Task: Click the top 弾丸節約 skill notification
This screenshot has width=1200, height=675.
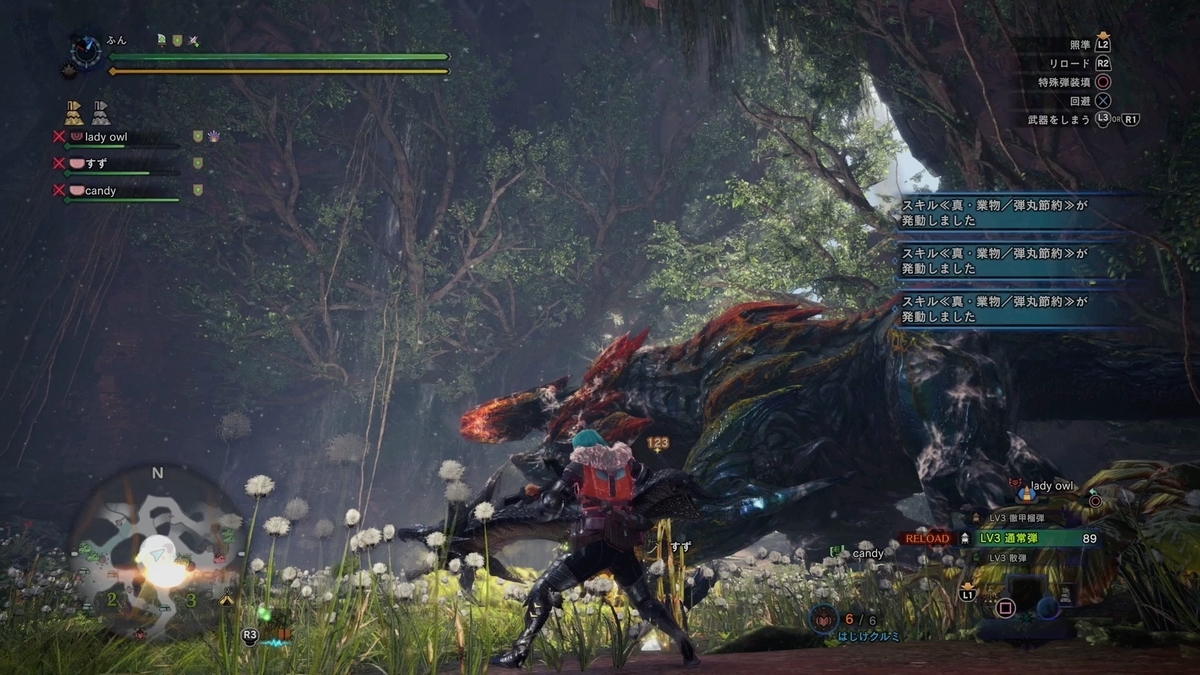Action: click(x=994, y=209)
